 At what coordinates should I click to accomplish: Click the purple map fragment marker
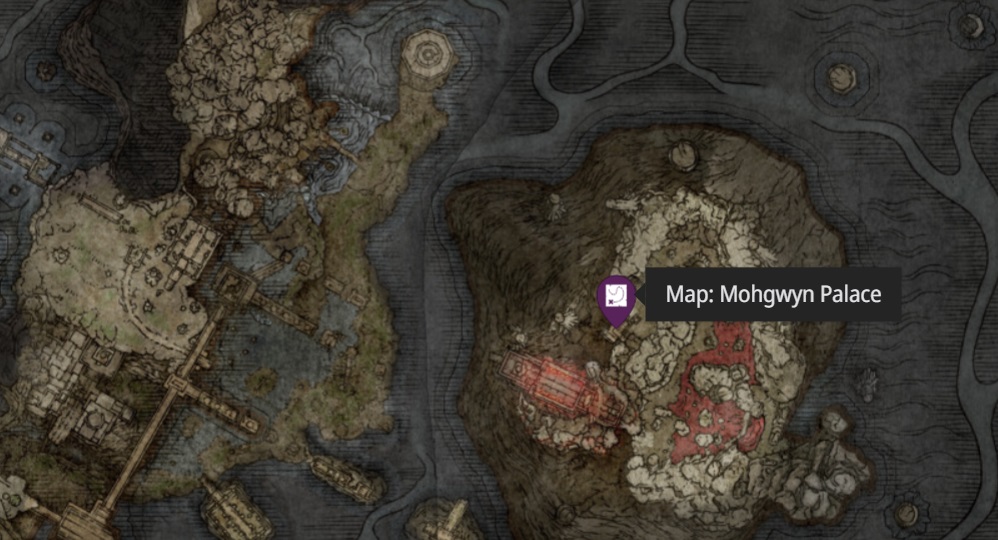pyautogui.click(x=614, y=297)
